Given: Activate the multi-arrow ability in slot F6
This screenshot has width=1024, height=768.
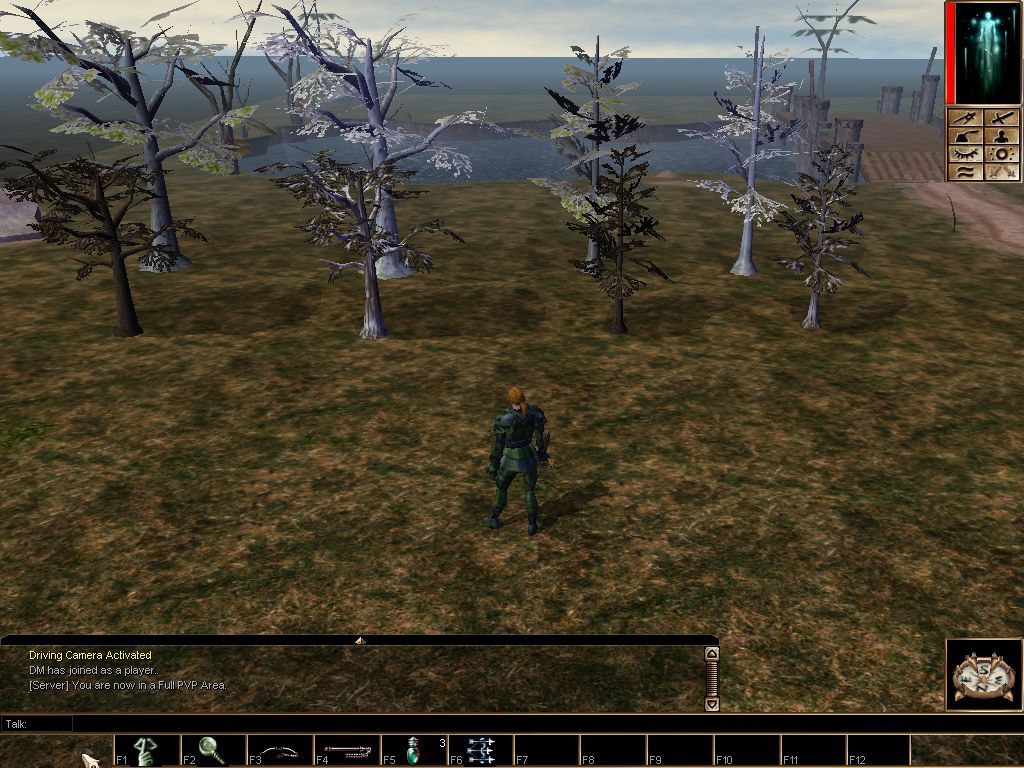Looking at the screenshot, I should tap(480, 750).
